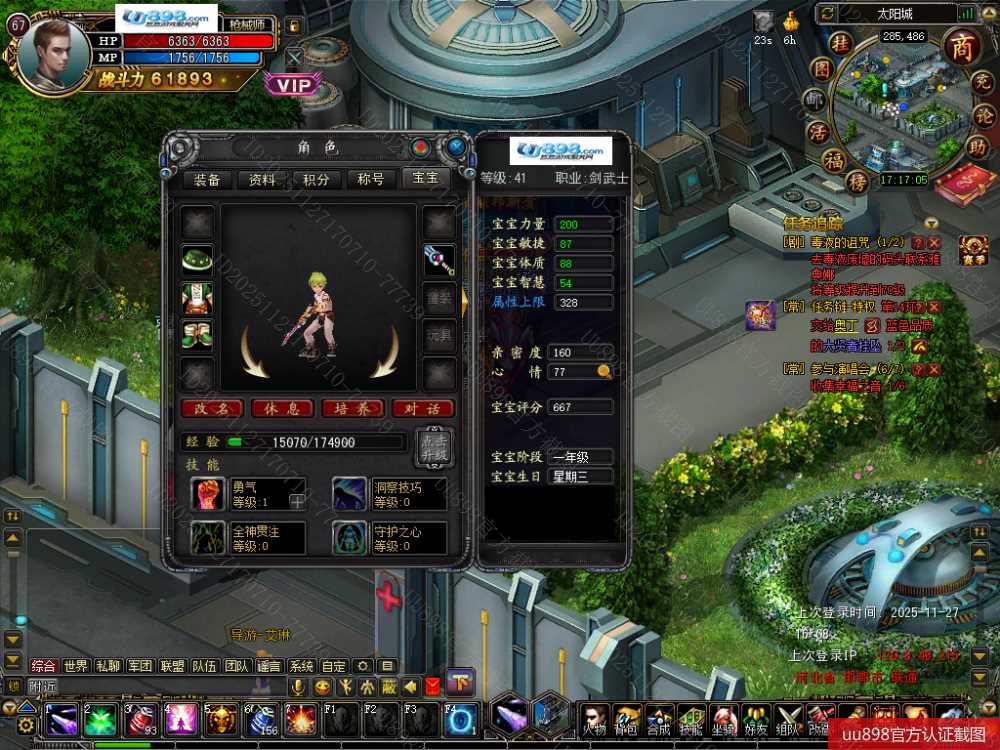Viewport: 1000px width, 750px height.
Task: Open the 坐骑 mount menu
Action: (723, 720)
